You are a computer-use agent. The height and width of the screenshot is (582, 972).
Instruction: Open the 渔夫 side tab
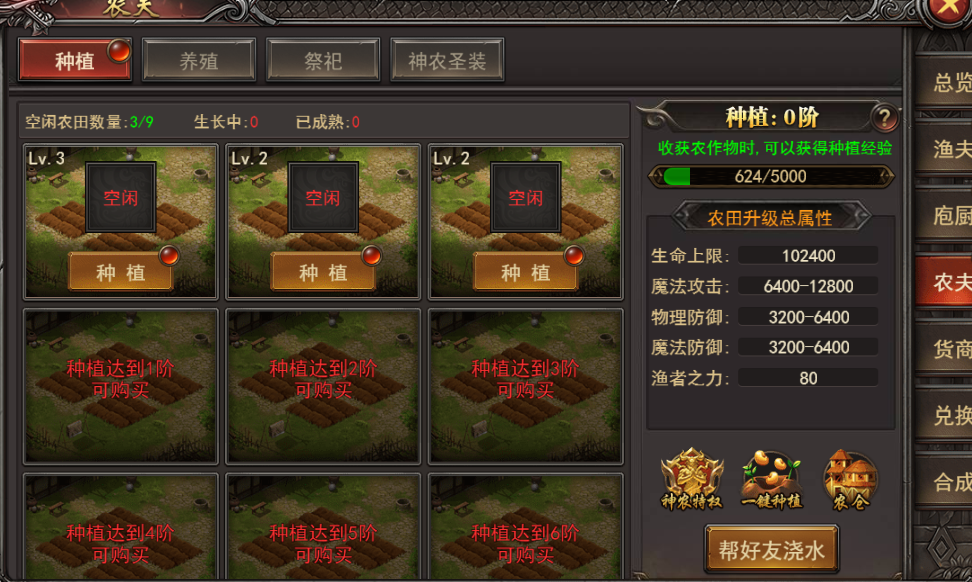(950, 149)
